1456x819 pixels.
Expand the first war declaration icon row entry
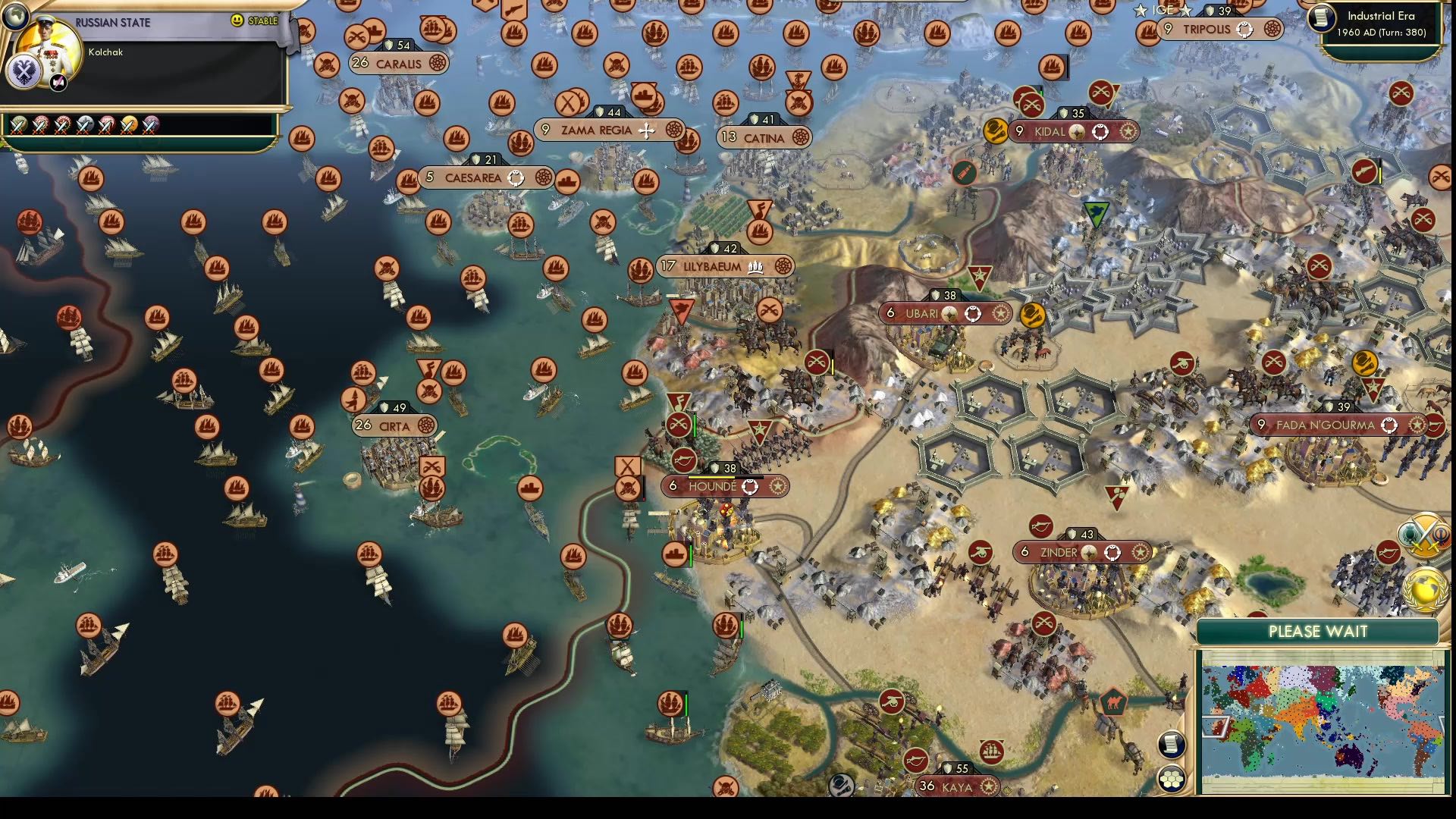pyautogui.click(x=19, y=124)
